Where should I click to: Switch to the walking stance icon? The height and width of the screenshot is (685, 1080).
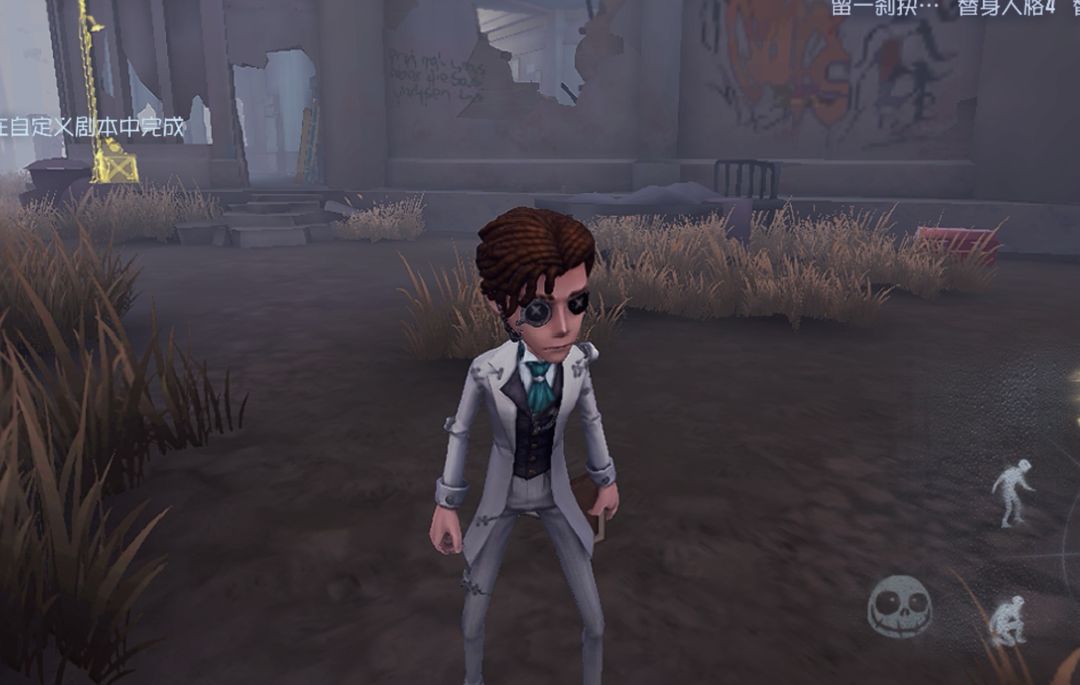point(1012,491)
